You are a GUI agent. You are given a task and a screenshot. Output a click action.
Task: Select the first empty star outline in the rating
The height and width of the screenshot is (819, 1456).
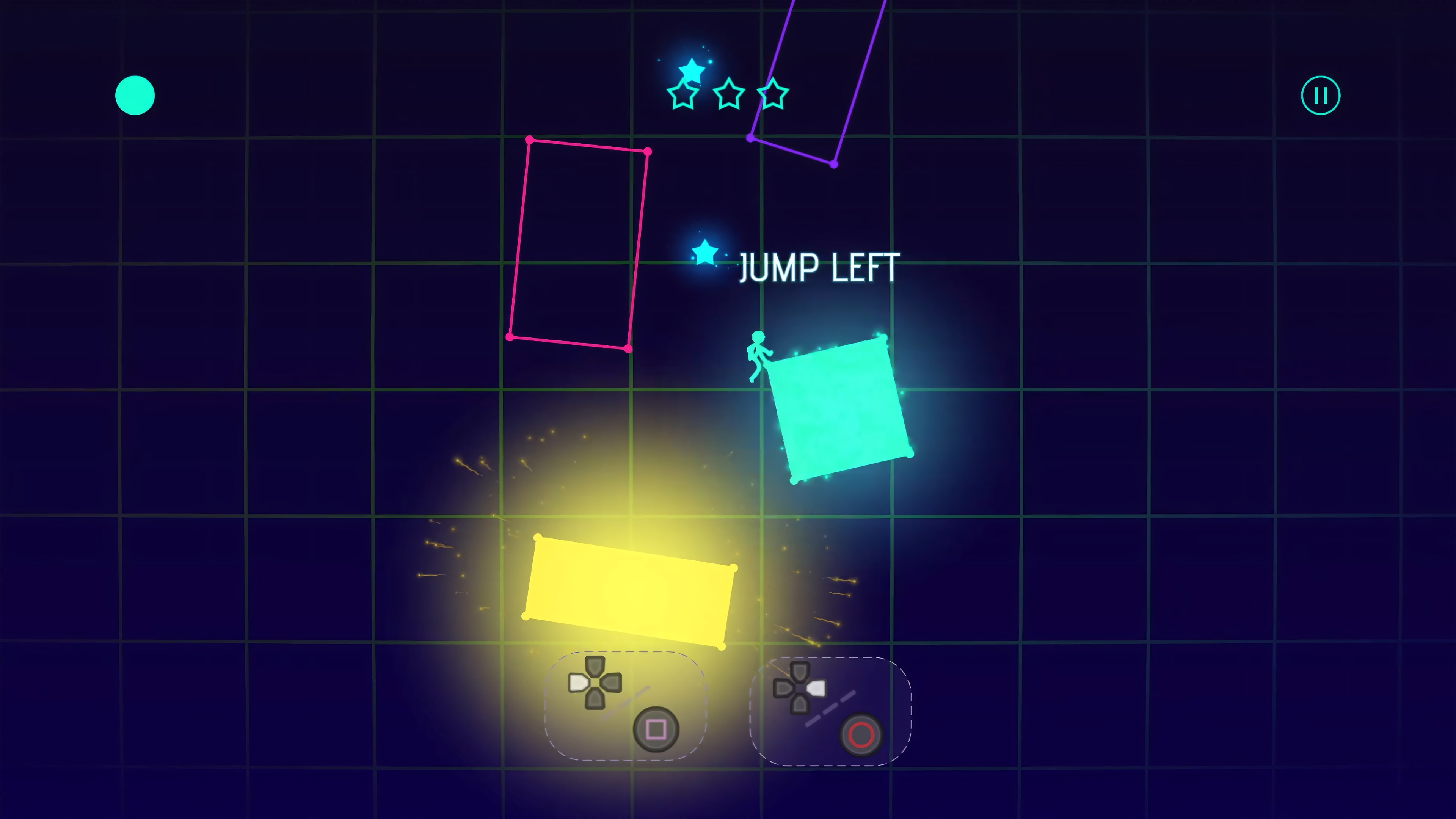coord(683,95)
